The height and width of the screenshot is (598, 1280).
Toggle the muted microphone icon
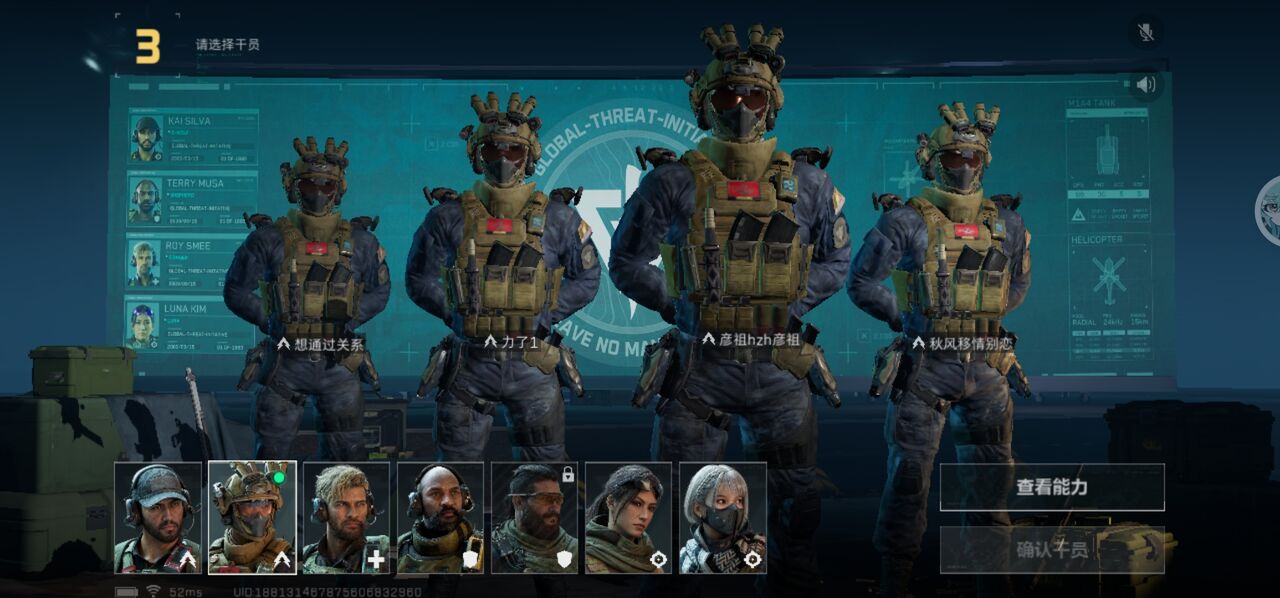[1146, 32]
